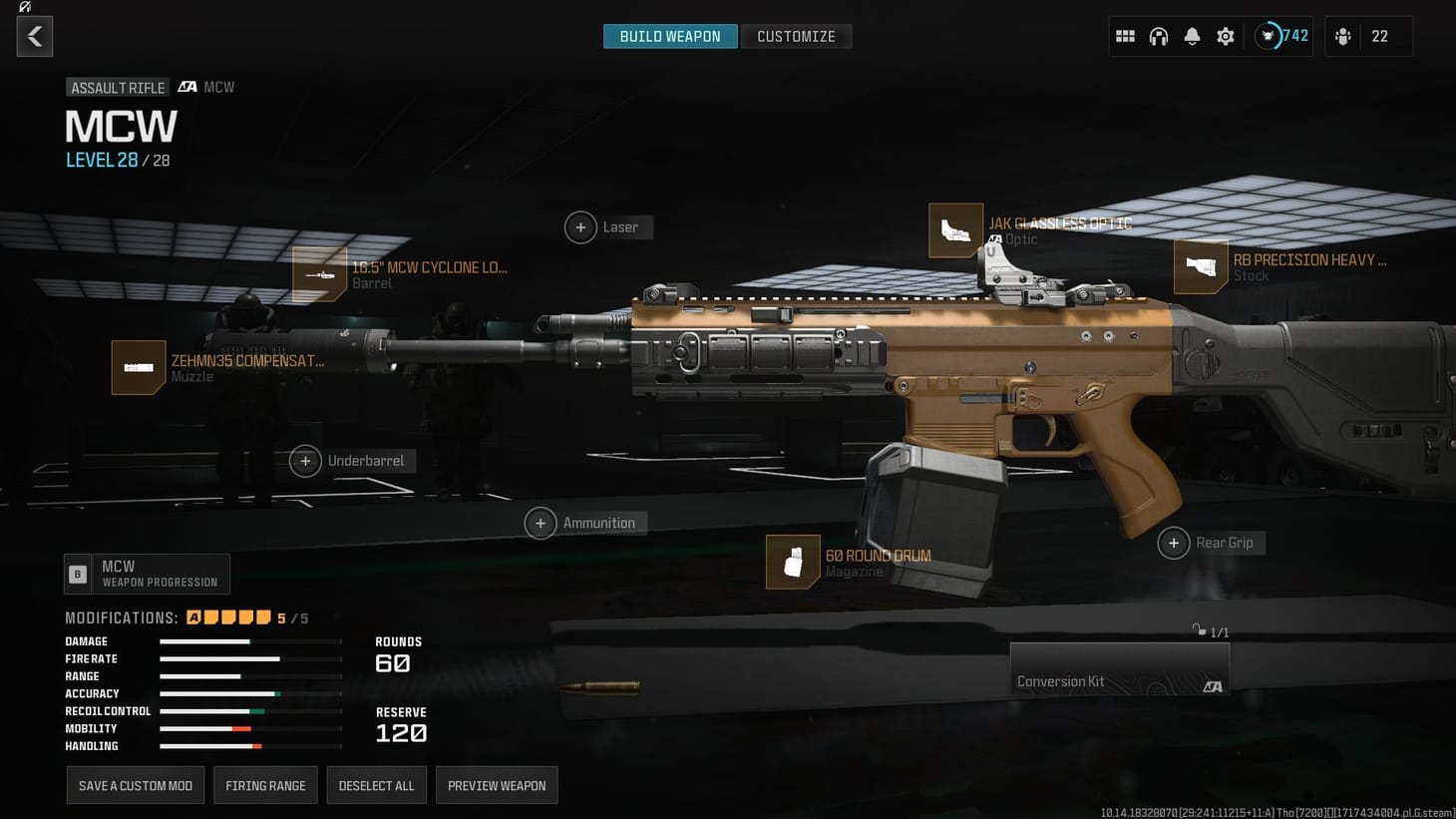
Task: Add an Ammunition type
Action: tap(541, 522)
